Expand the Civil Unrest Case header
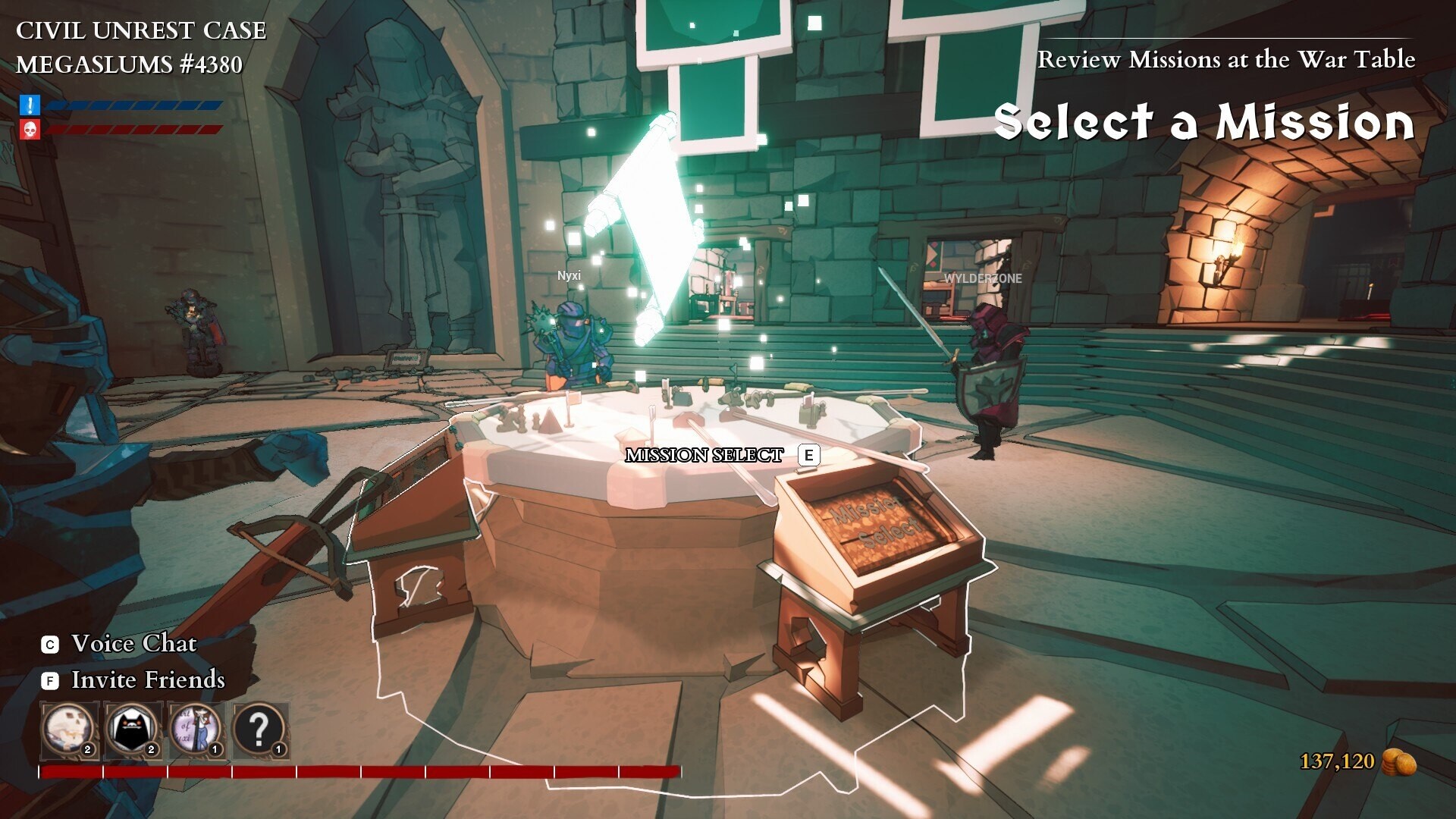Image resolution: width=1456 pixels, height=819 pixels. point(141,31)
